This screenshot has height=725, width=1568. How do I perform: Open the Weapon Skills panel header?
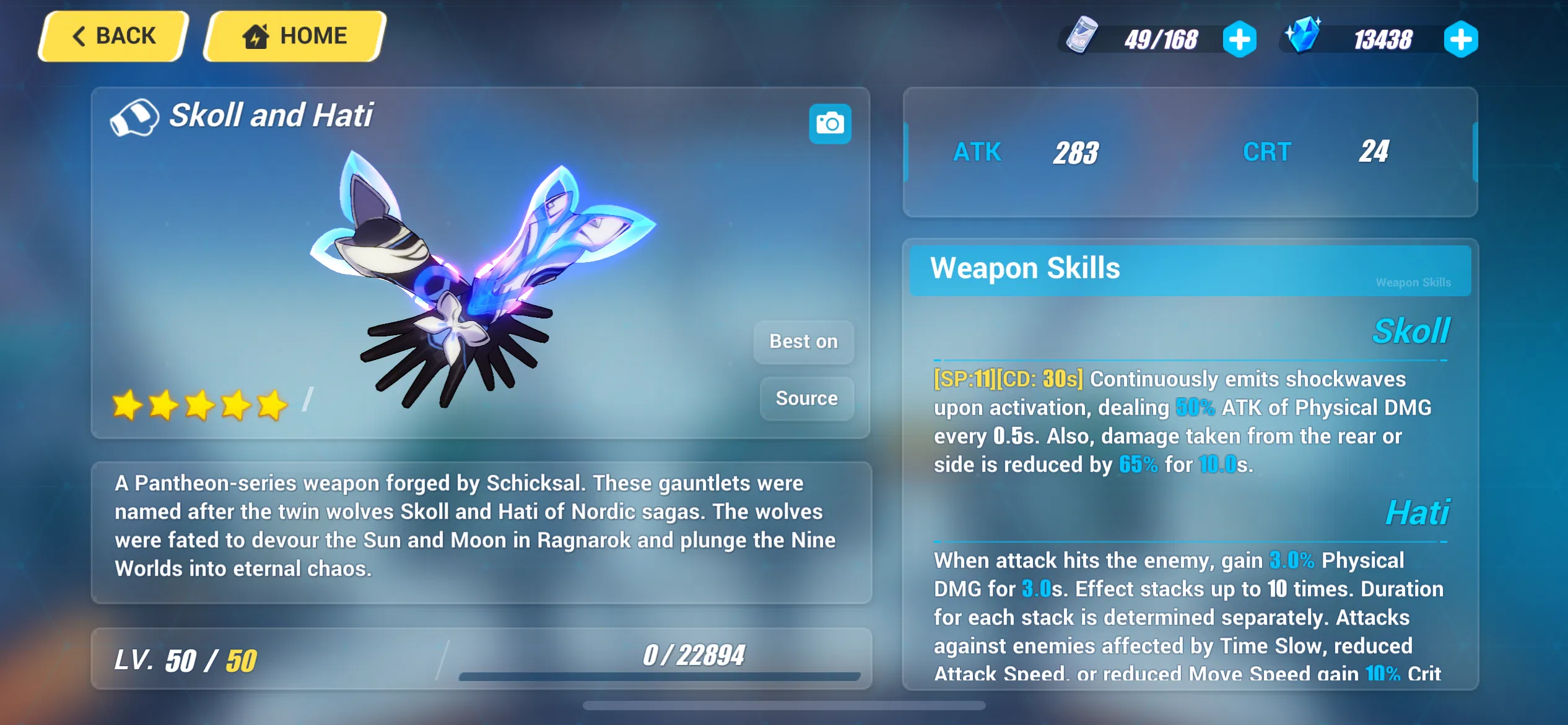point(1025,269)
